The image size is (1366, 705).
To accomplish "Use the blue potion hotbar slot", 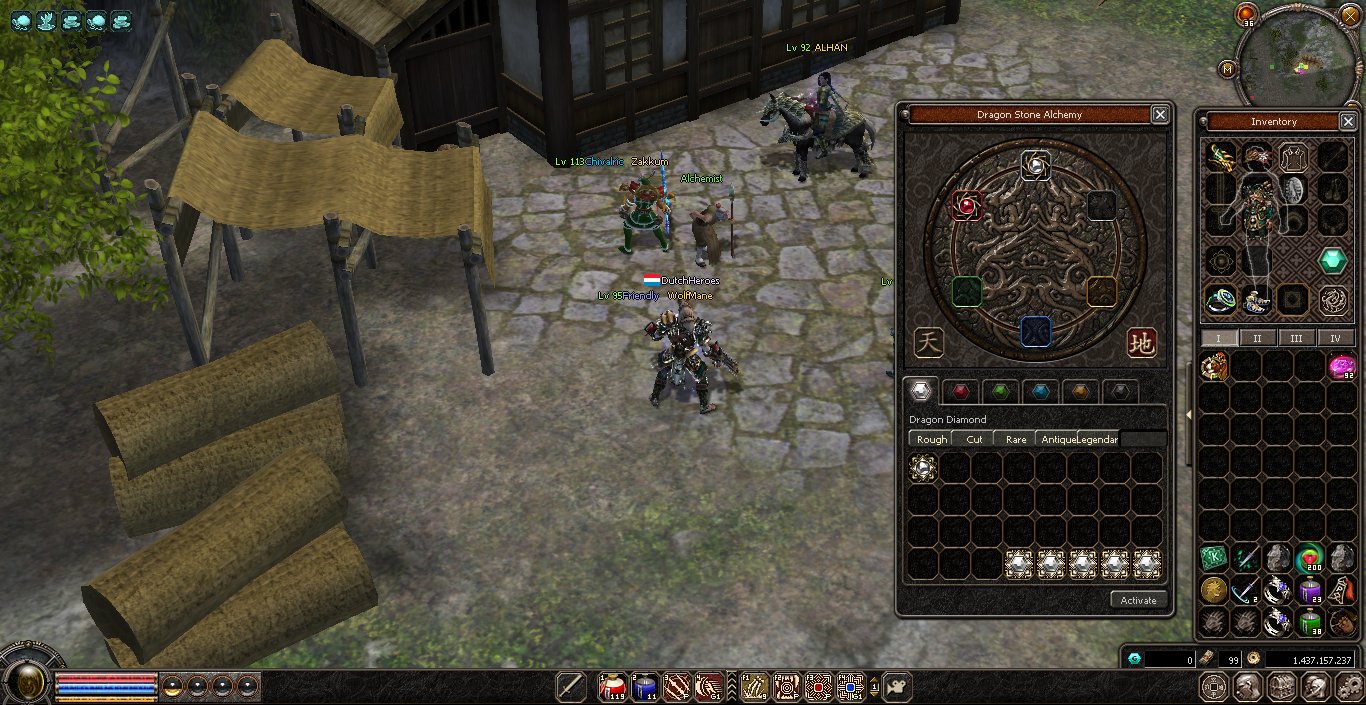I will click(645, 686).
